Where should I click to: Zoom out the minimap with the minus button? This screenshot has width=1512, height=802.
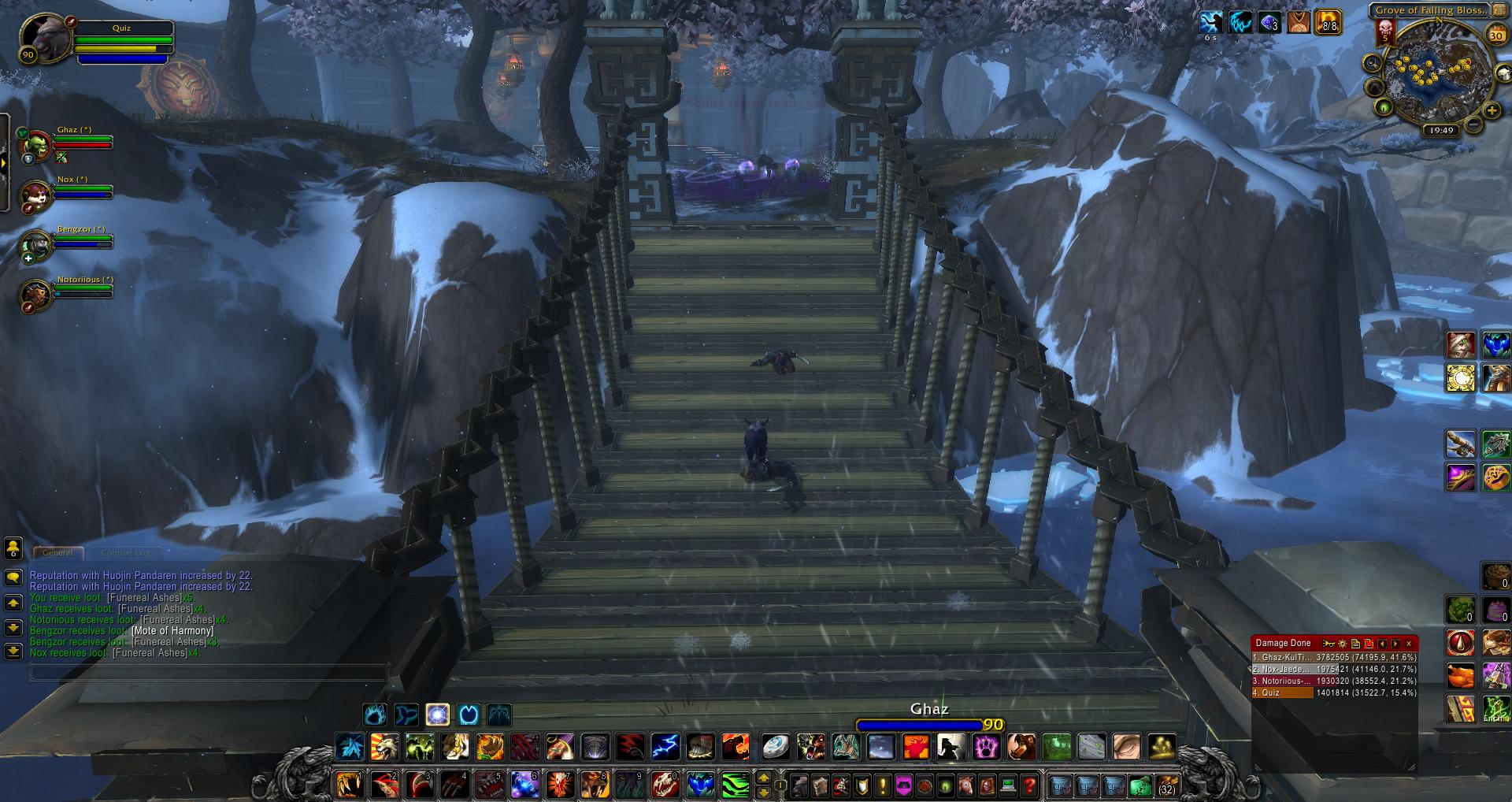1473,124
